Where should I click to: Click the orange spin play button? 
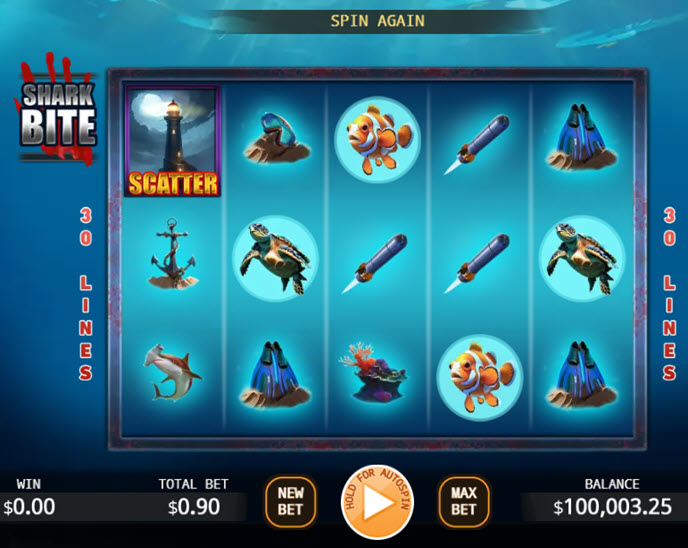pos(377,503)
